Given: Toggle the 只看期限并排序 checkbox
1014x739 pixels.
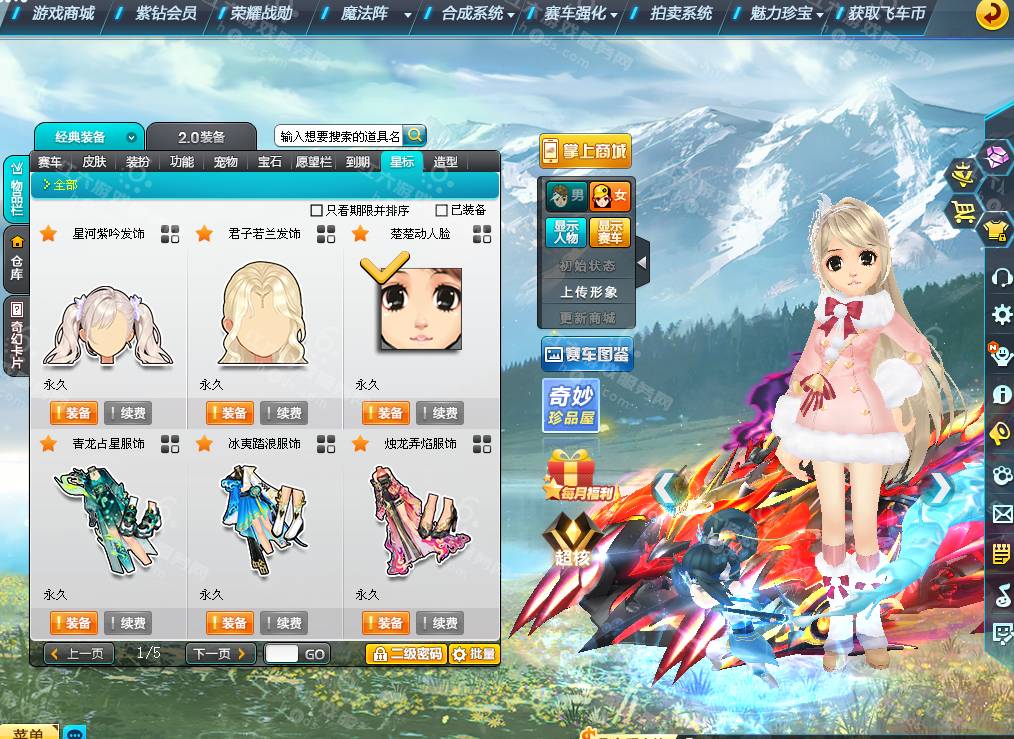Looking at the screenshot, I should click(x=317, y=210).
